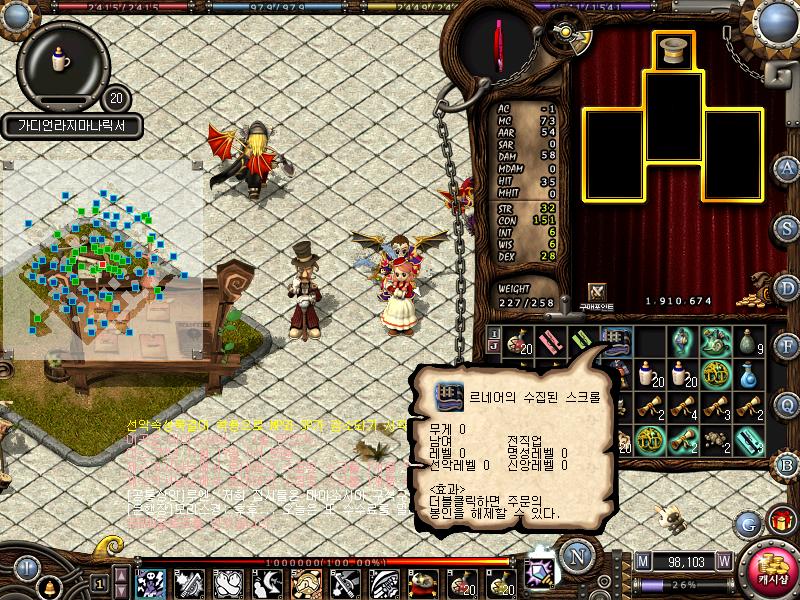Select the blue mana potion bottle

pos(749,376)
